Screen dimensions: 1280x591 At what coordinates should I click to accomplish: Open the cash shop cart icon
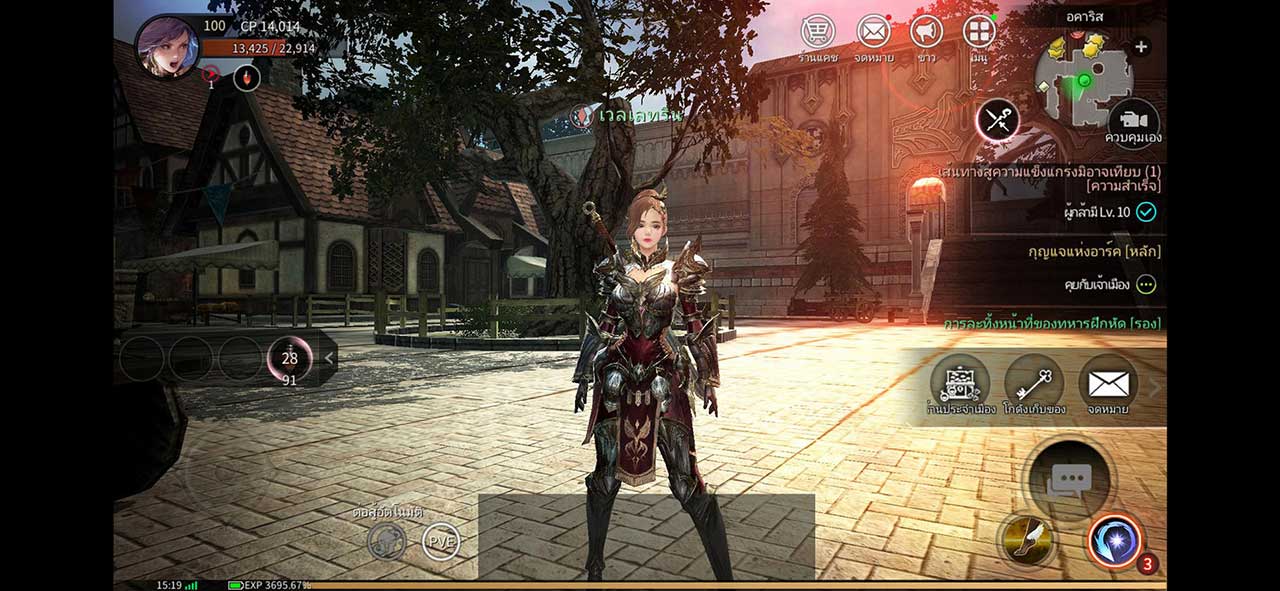point(818,32)
